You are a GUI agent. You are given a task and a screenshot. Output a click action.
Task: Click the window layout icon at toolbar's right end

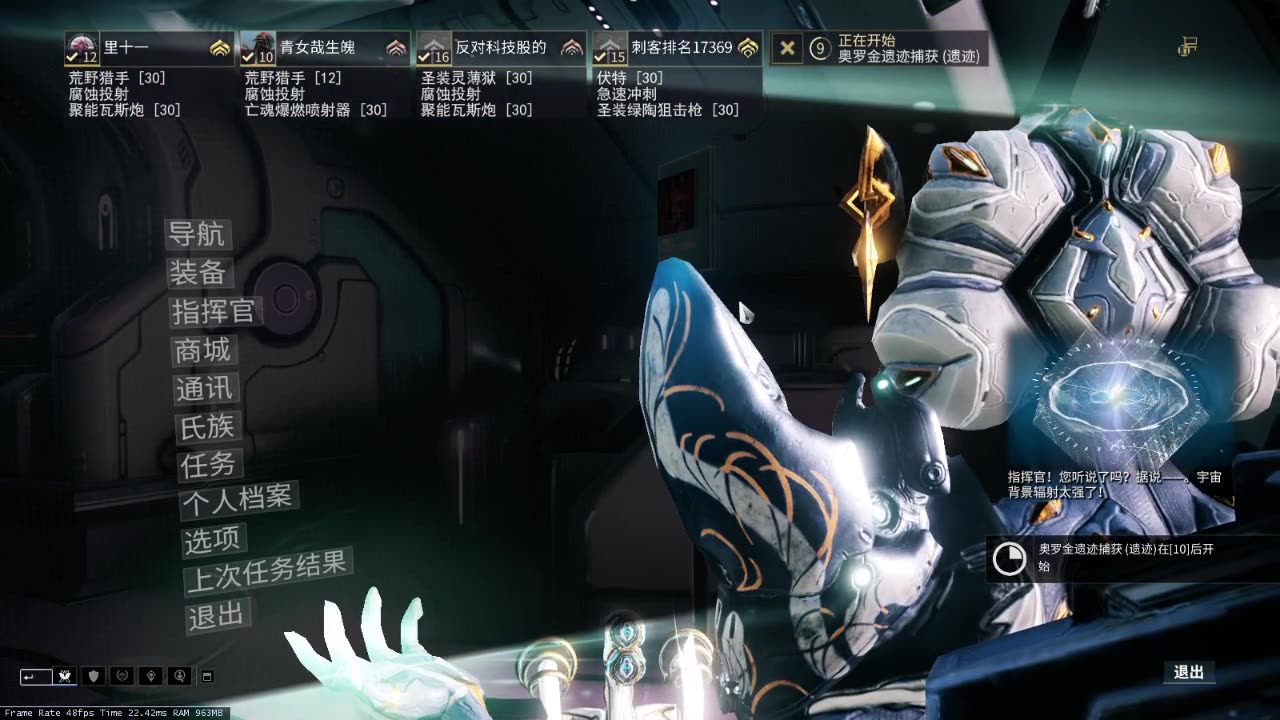pos(207,676)
